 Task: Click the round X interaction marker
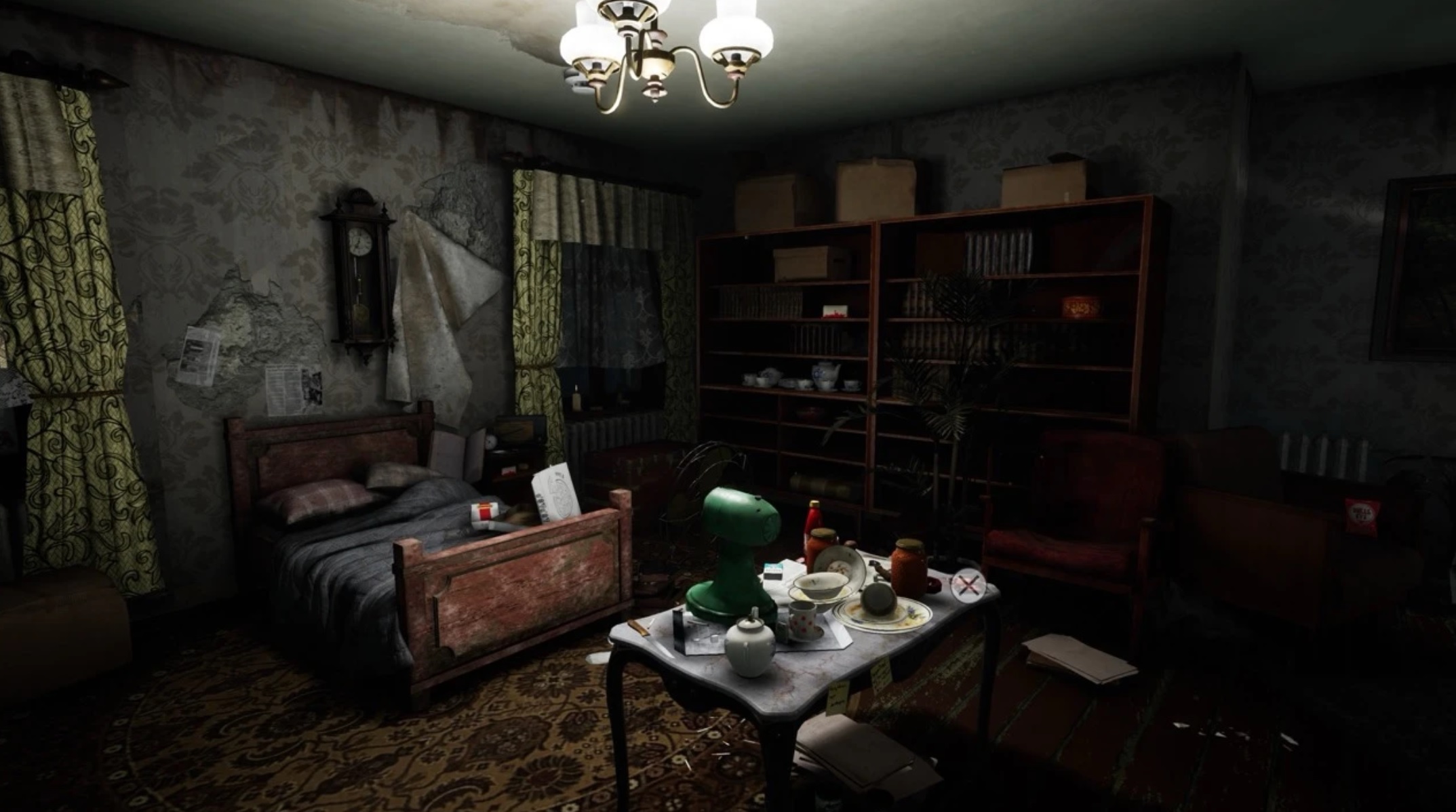(x=968, y=586)
